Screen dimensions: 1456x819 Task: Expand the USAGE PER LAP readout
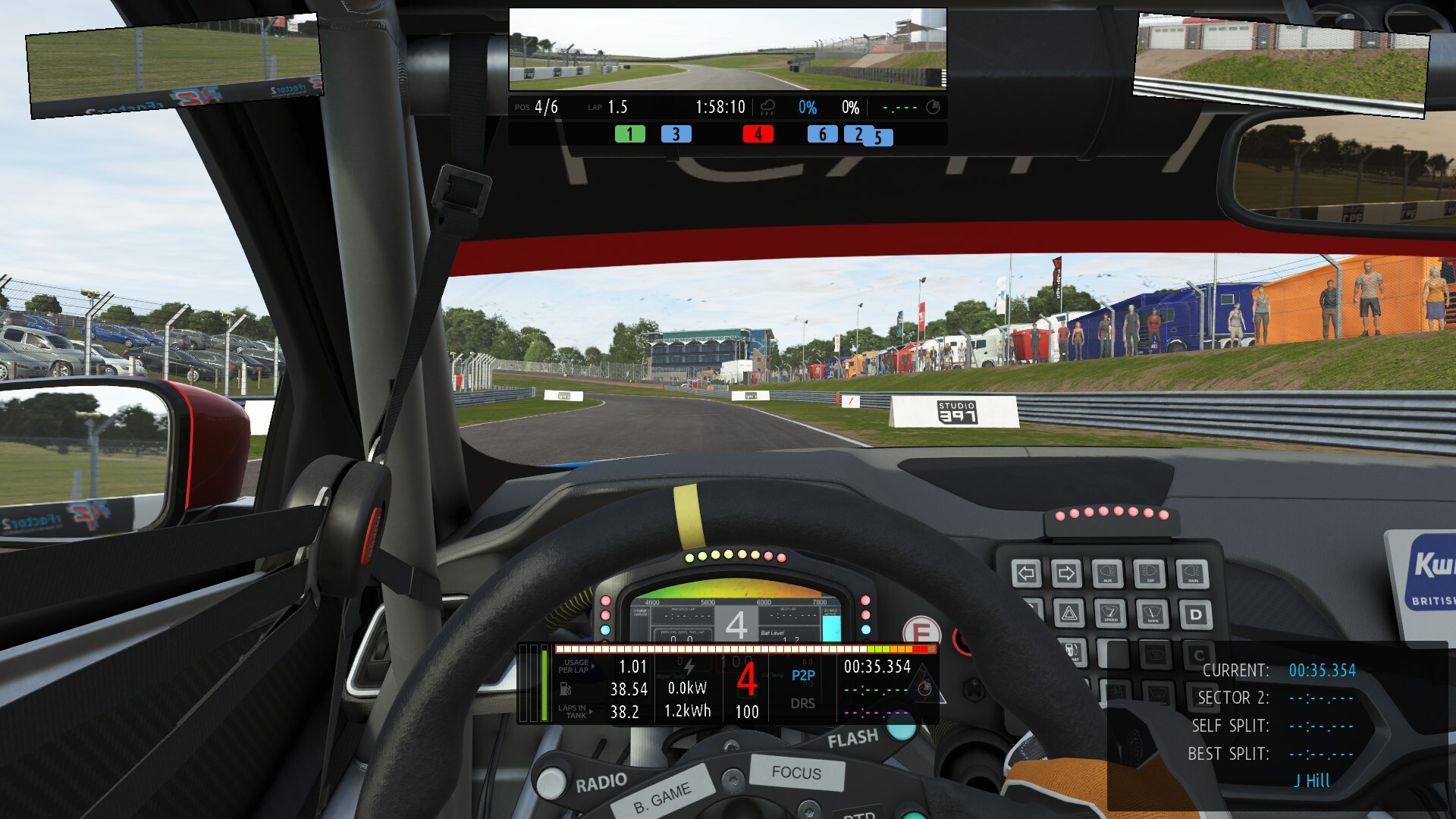tap(576, 667)
